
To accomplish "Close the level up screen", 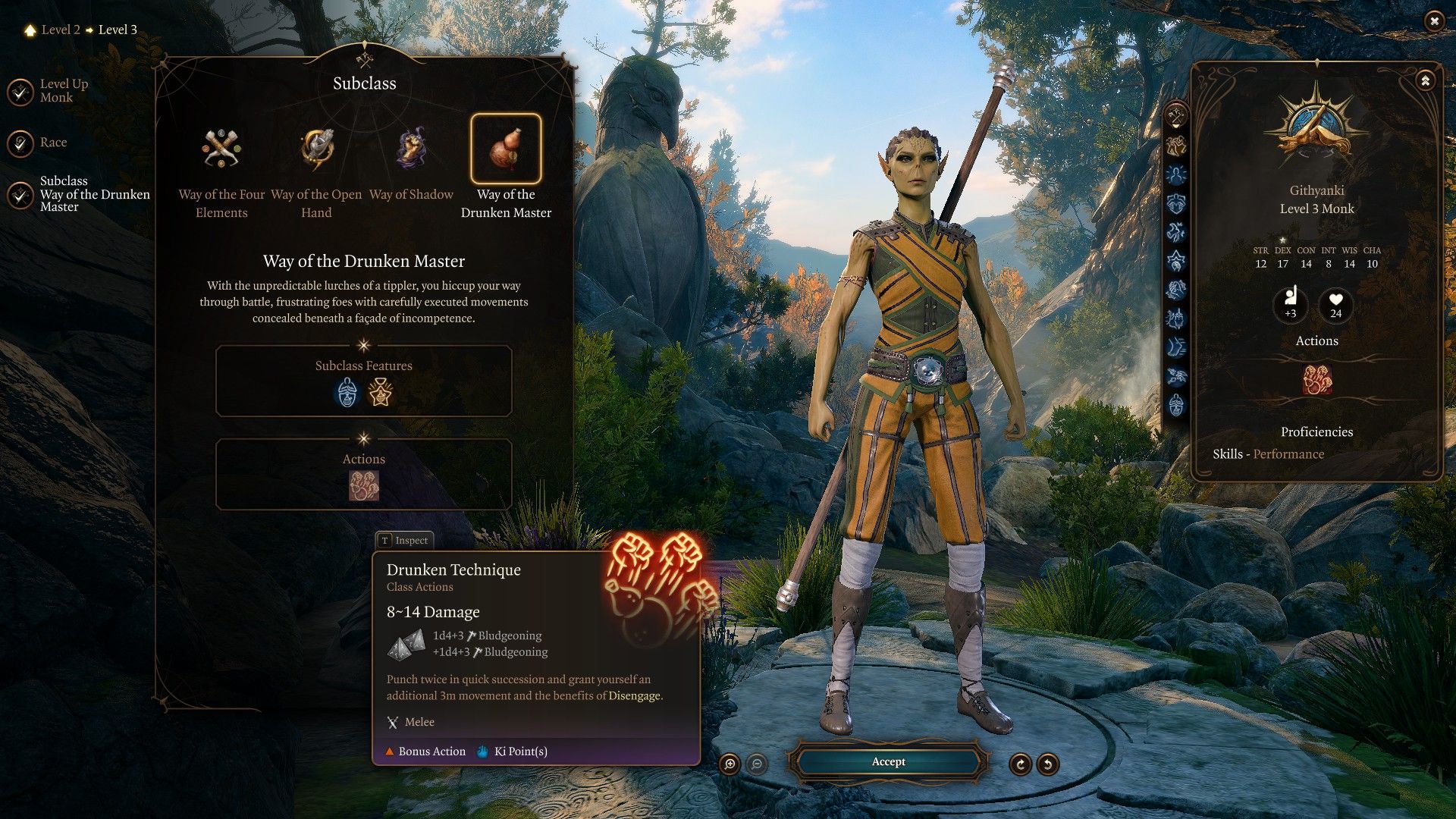I will coord(1433,21).
